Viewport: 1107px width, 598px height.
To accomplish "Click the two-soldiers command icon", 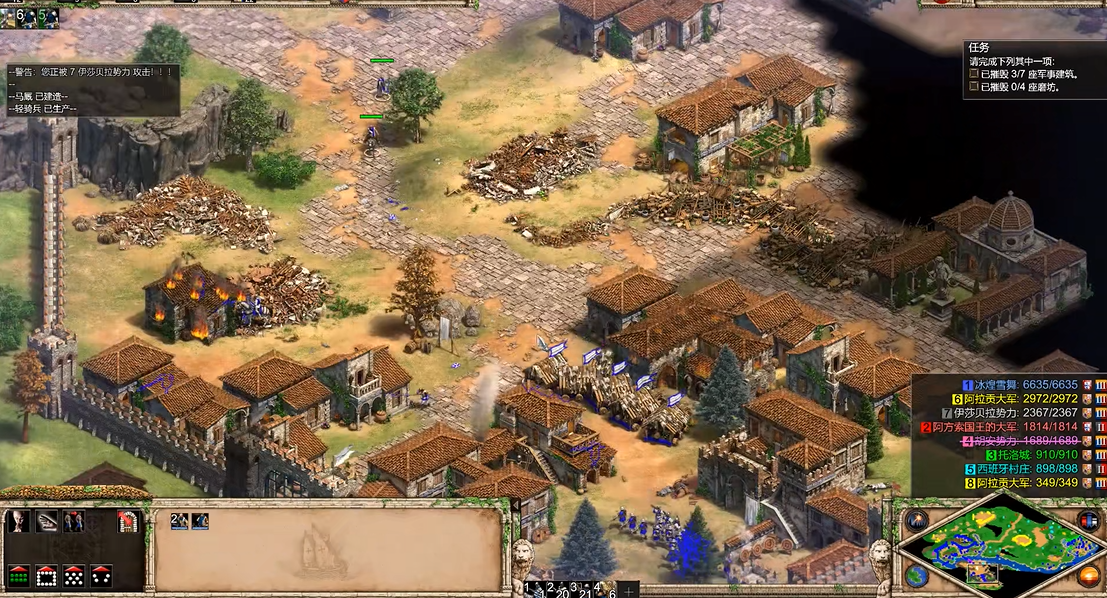I will click(x=74, y=521).
